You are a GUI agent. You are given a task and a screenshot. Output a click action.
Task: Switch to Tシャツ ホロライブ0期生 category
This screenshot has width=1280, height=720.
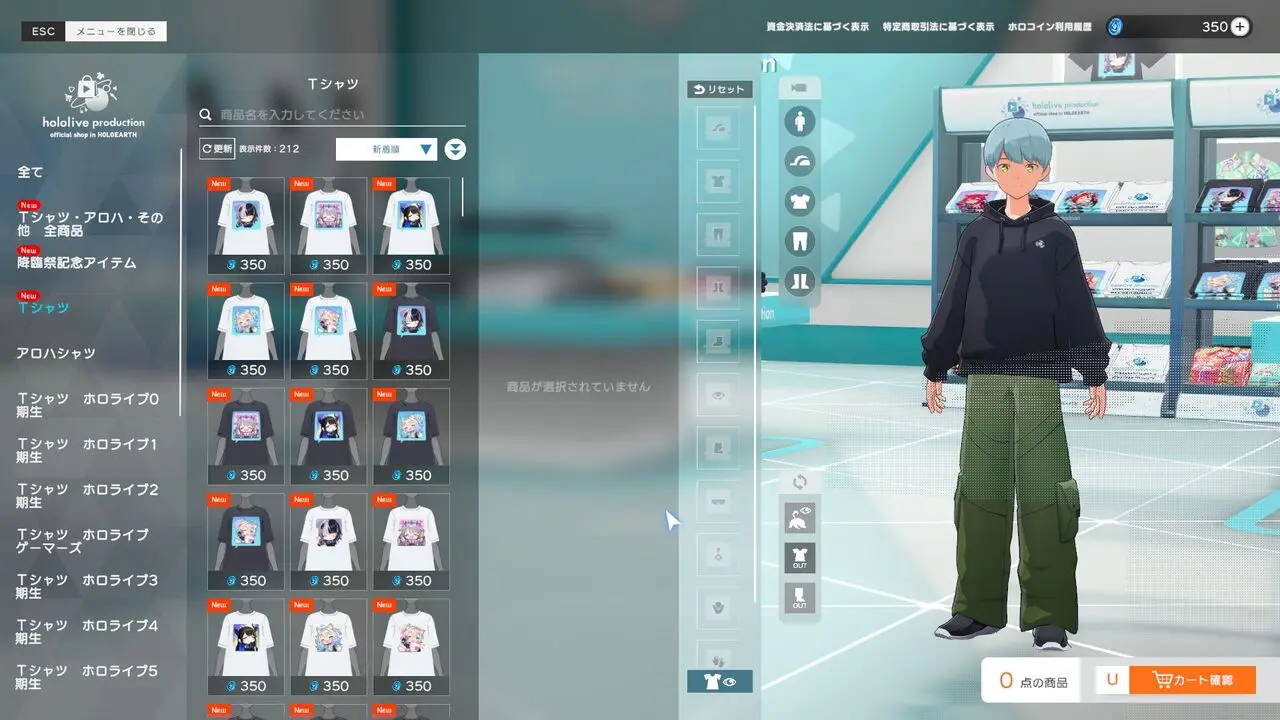pos(87,405)
